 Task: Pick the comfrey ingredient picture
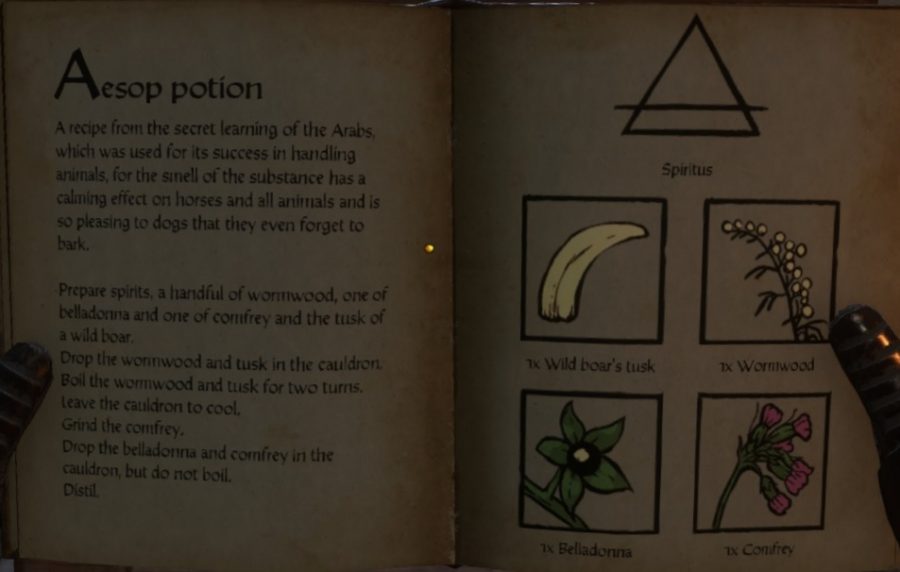(x=762, y=461)
